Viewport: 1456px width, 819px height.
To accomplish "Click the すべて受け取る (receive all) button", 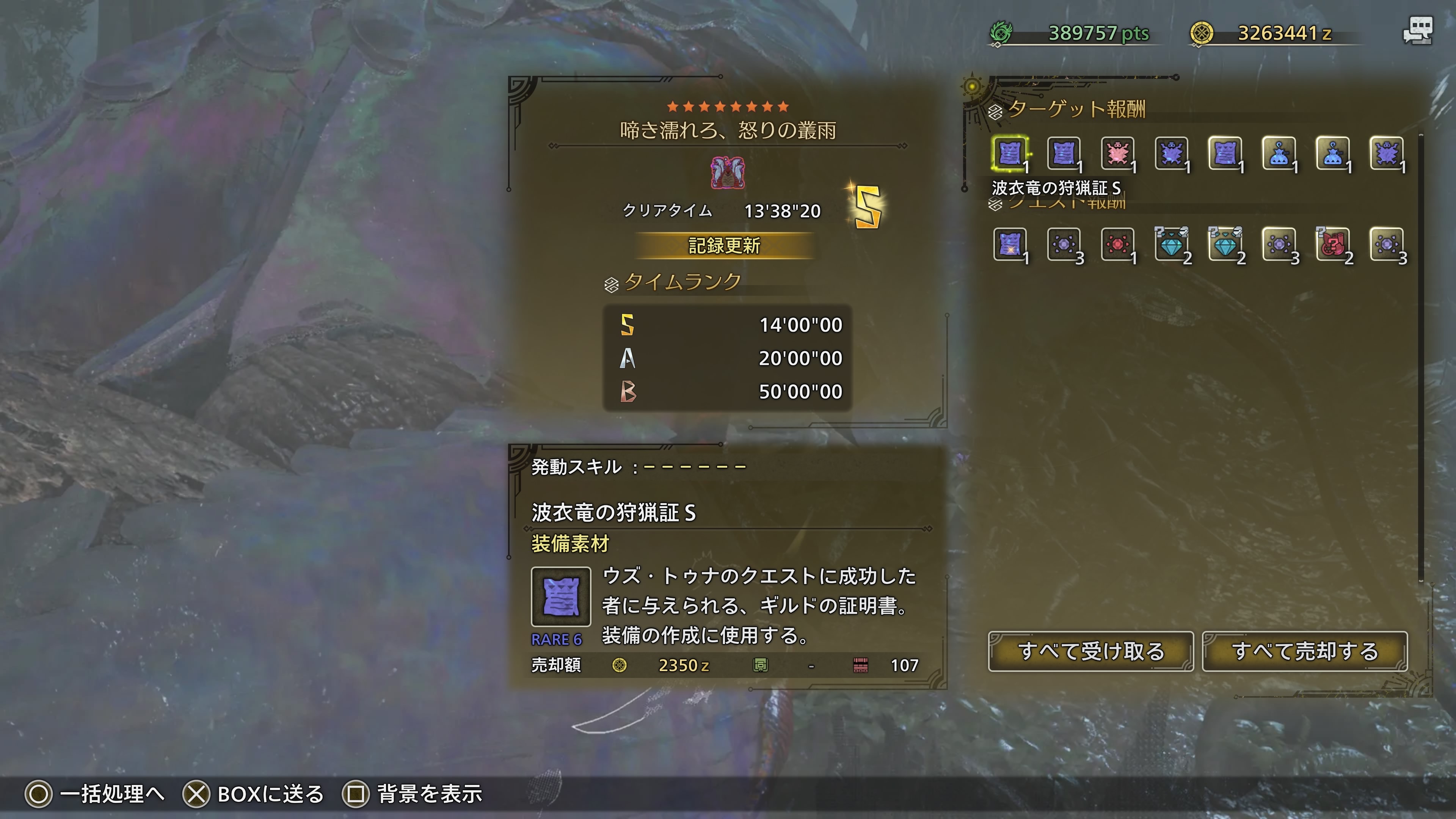I will pyautogui.click(x=1090, y=651).
